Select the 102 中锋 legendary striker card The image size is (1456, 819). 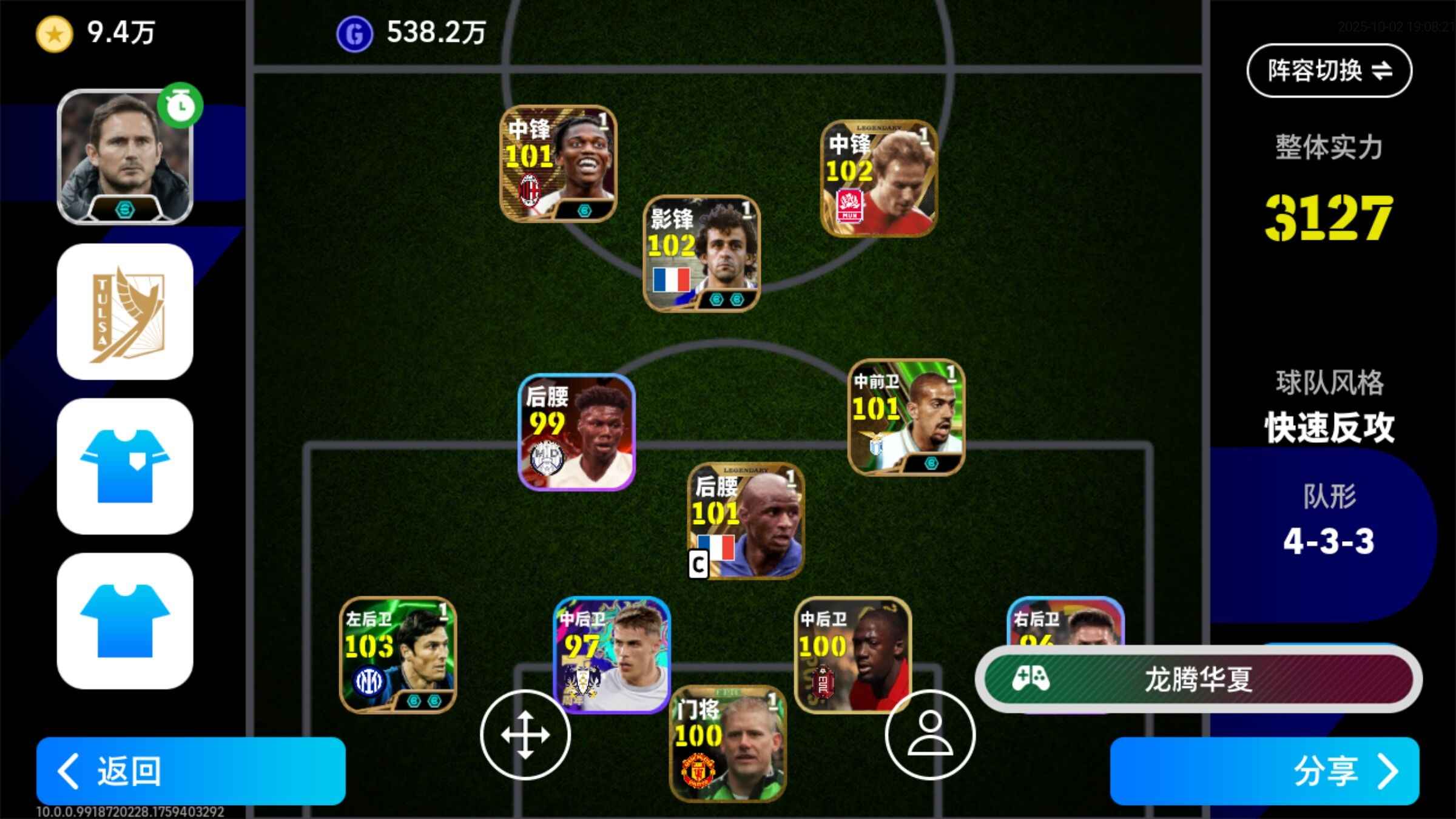(x=879, y=178)
